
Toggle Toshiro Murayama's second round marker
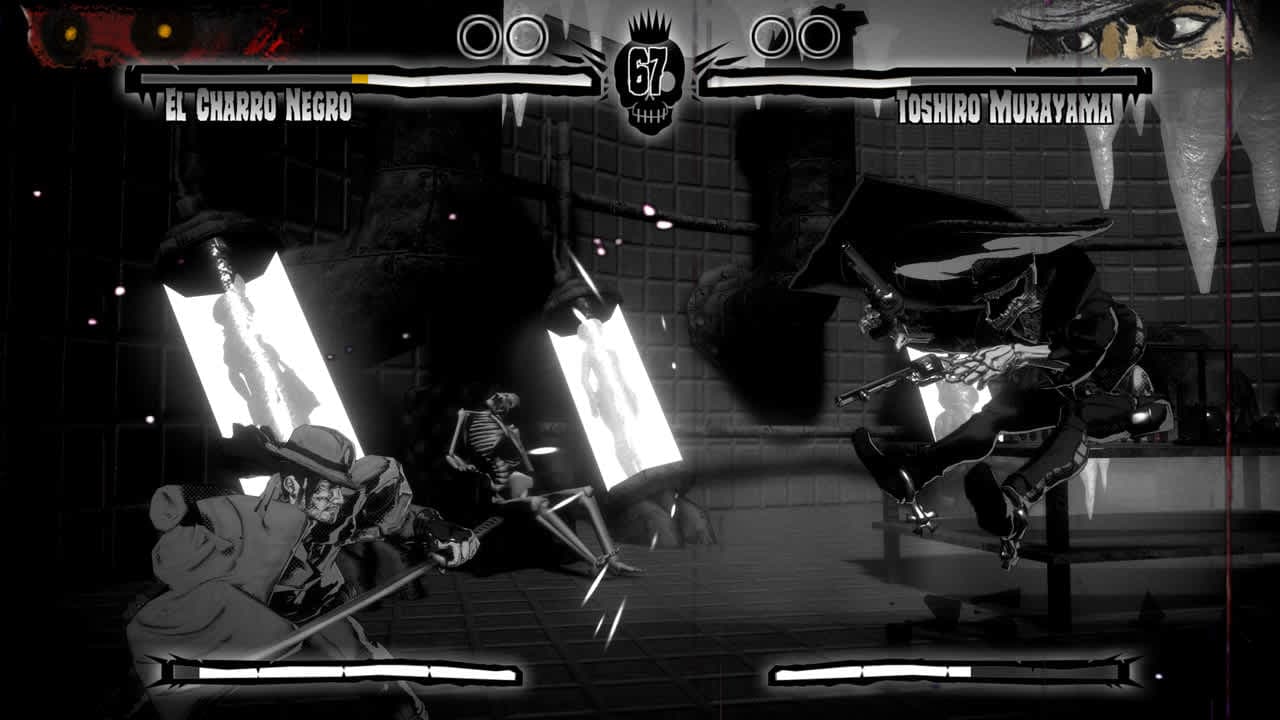coord(816,35)
